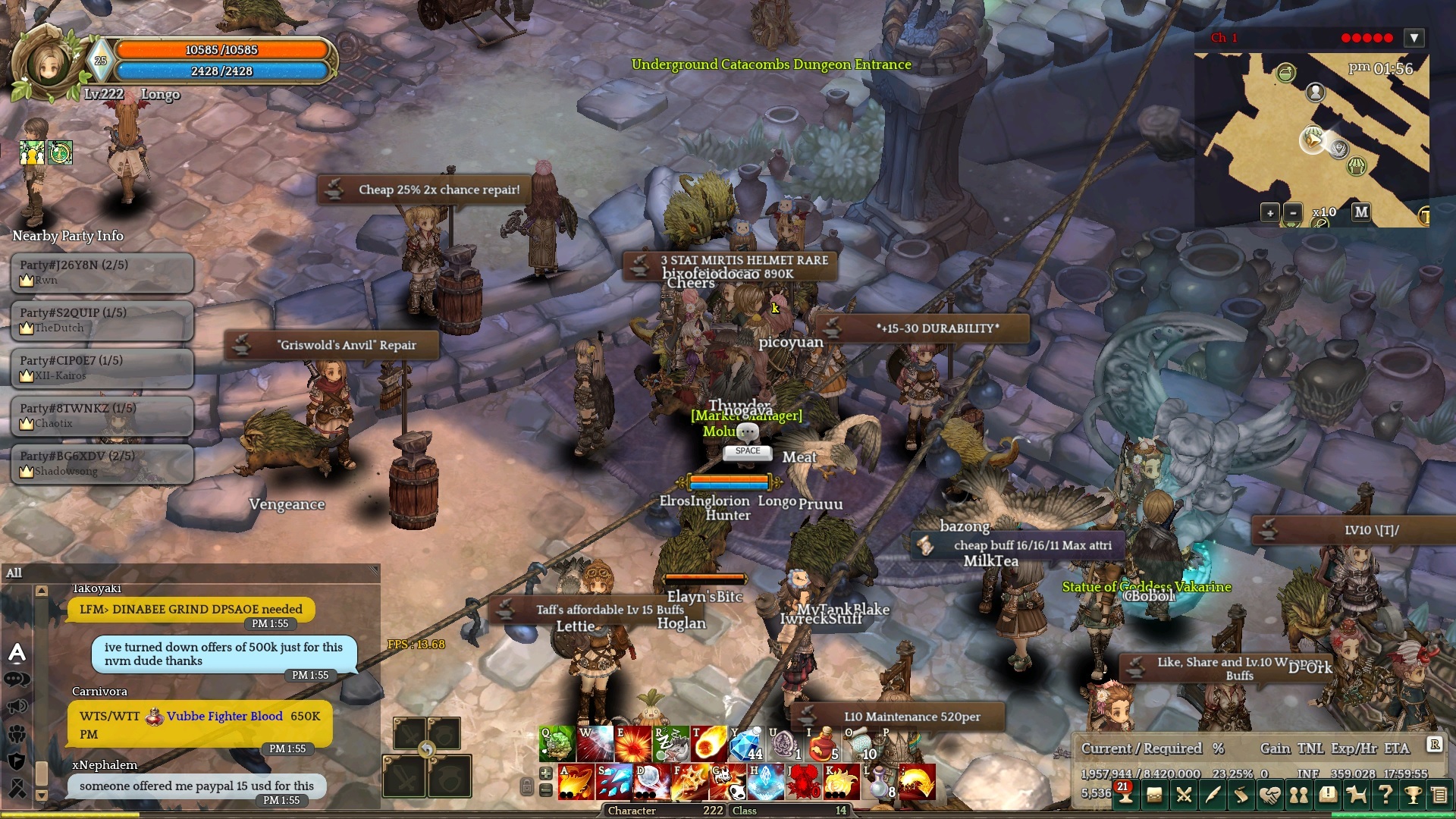This screenshot has height=819, width=1456.
Task: Open the help question mark menu
Action: 1385,795
